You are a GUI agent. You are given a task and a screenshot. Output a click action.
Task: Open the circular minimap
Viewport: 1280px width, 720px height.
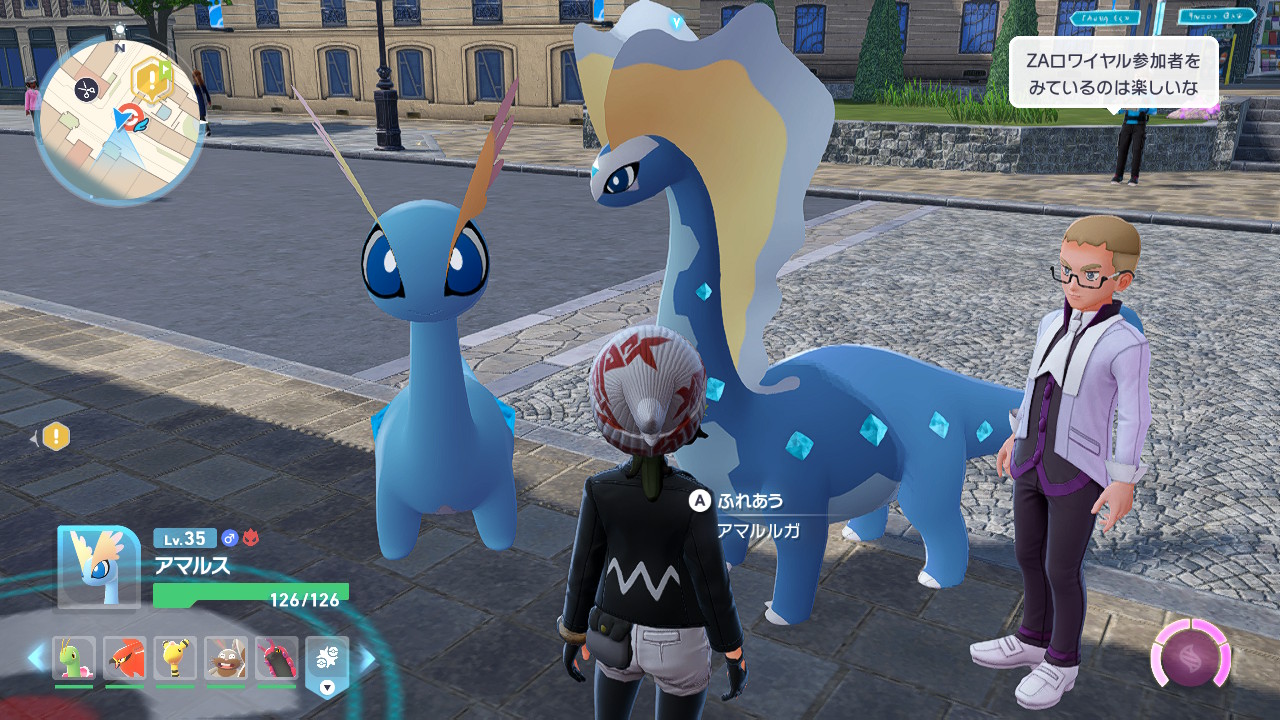coord(119,121)
